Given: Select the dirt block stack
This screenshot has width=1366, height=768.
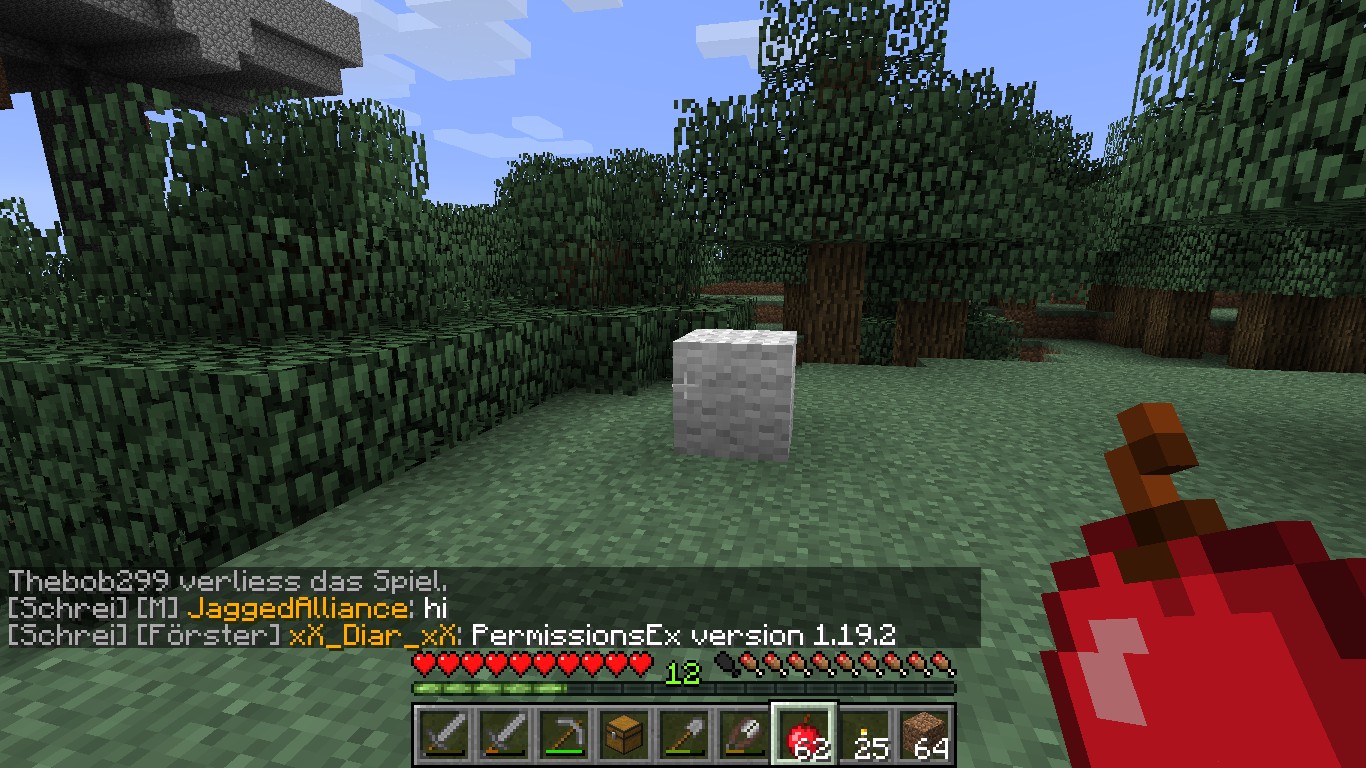Looking at the screenshot, I should pyautogui.click(x=924, y=736).
